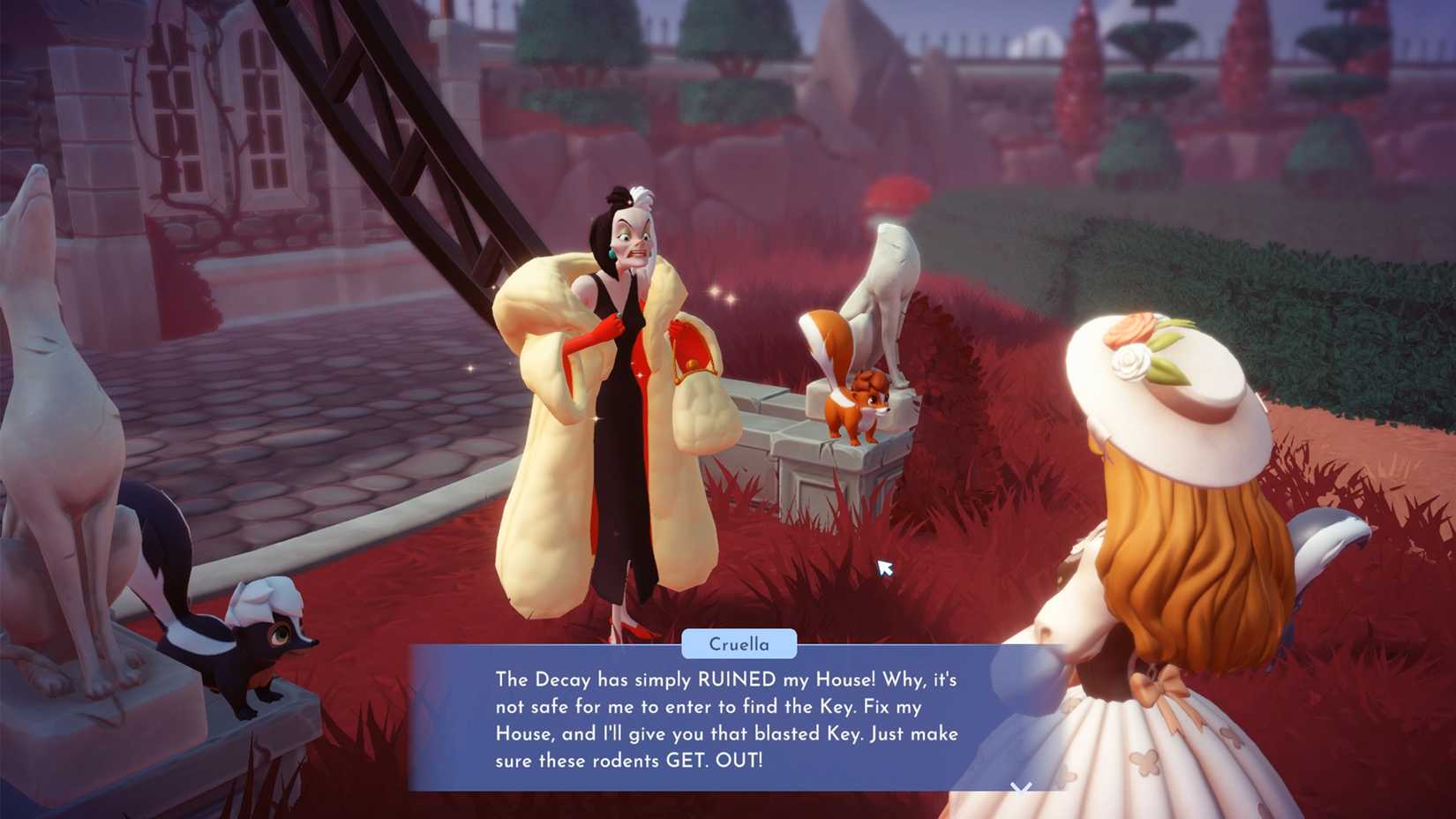Select the Cruella name plate above the dialogue
The height and width of the screenshot is (819, 1456).
pyautogui.click(x=741, y=643)
